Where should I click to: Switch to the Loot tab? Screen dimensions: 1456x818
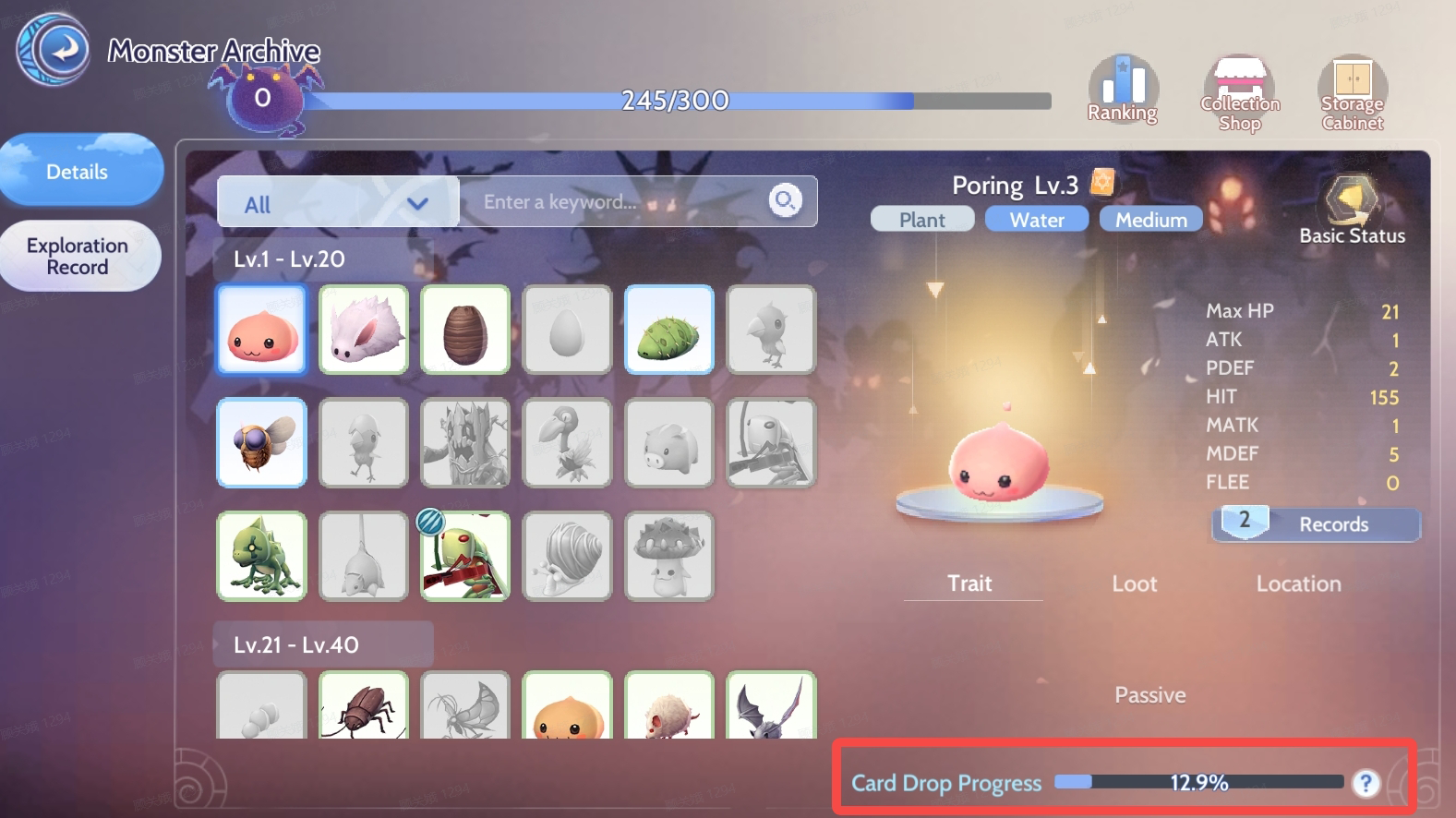pos(1134,583)
